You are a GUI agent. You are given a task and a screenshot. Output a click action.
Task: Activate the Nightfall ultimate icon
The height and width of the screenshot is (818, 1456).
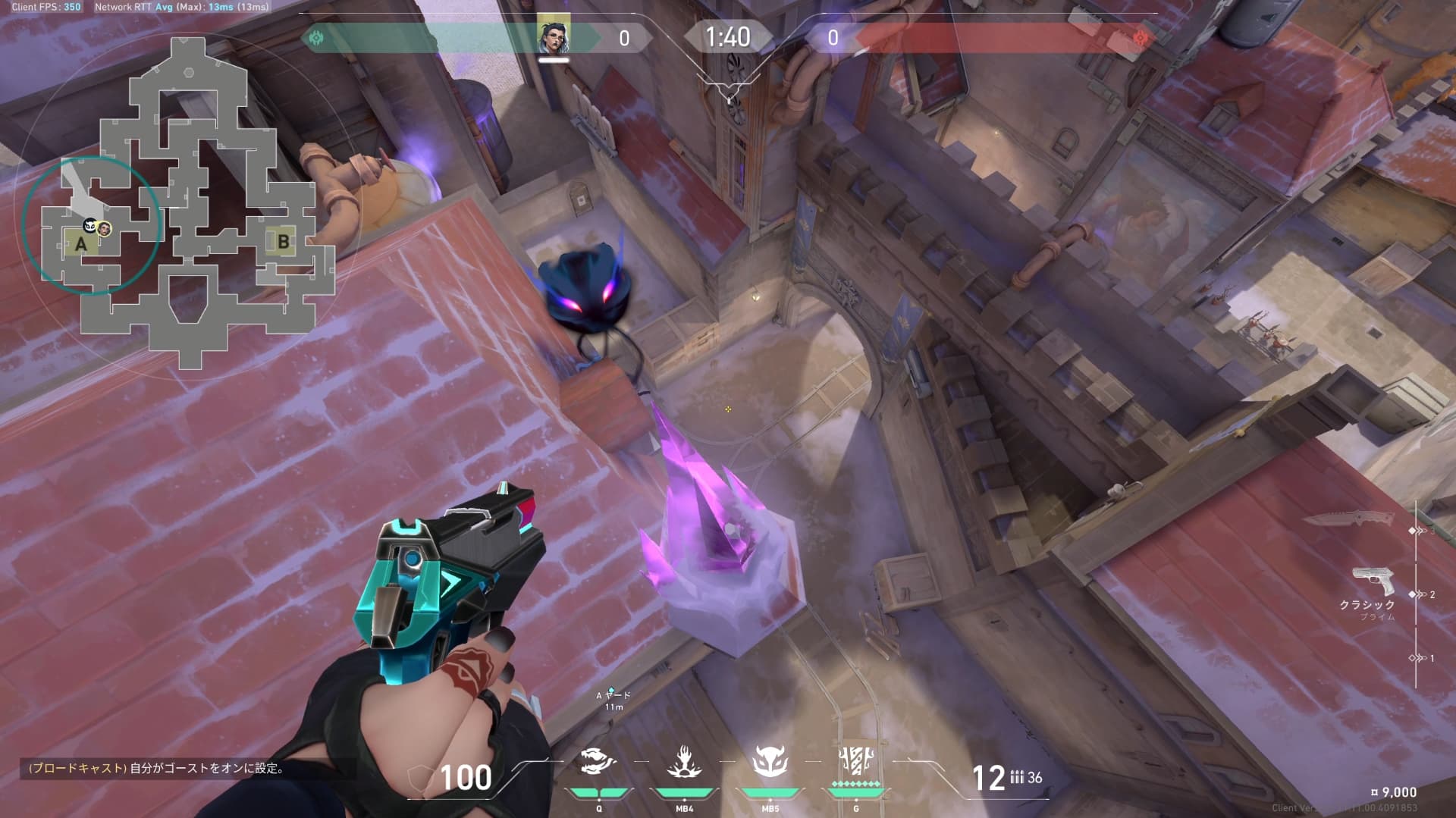[856, 760]
